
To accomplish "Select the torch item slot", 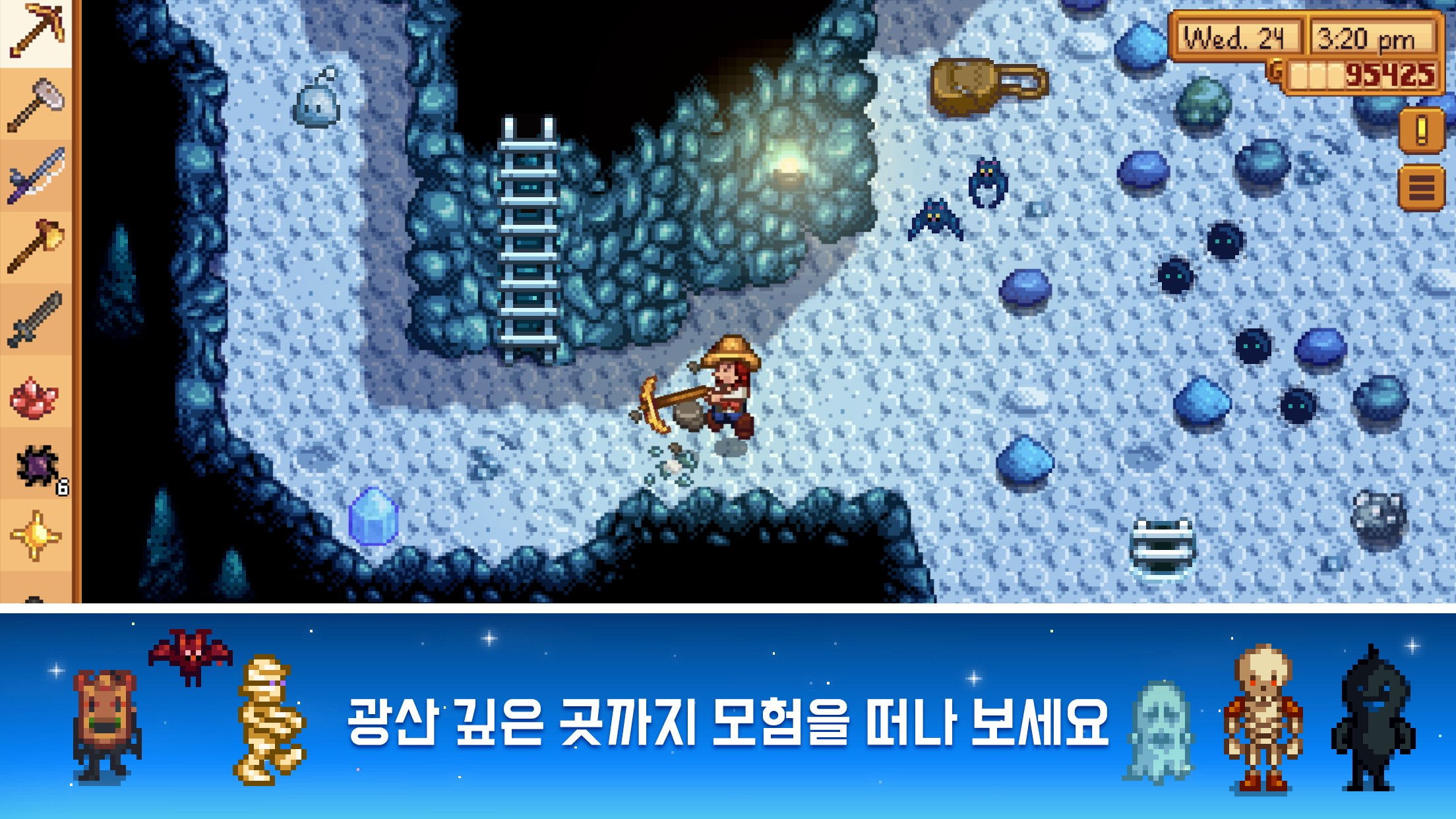I will pyautogui.click(x=36, y=245).
